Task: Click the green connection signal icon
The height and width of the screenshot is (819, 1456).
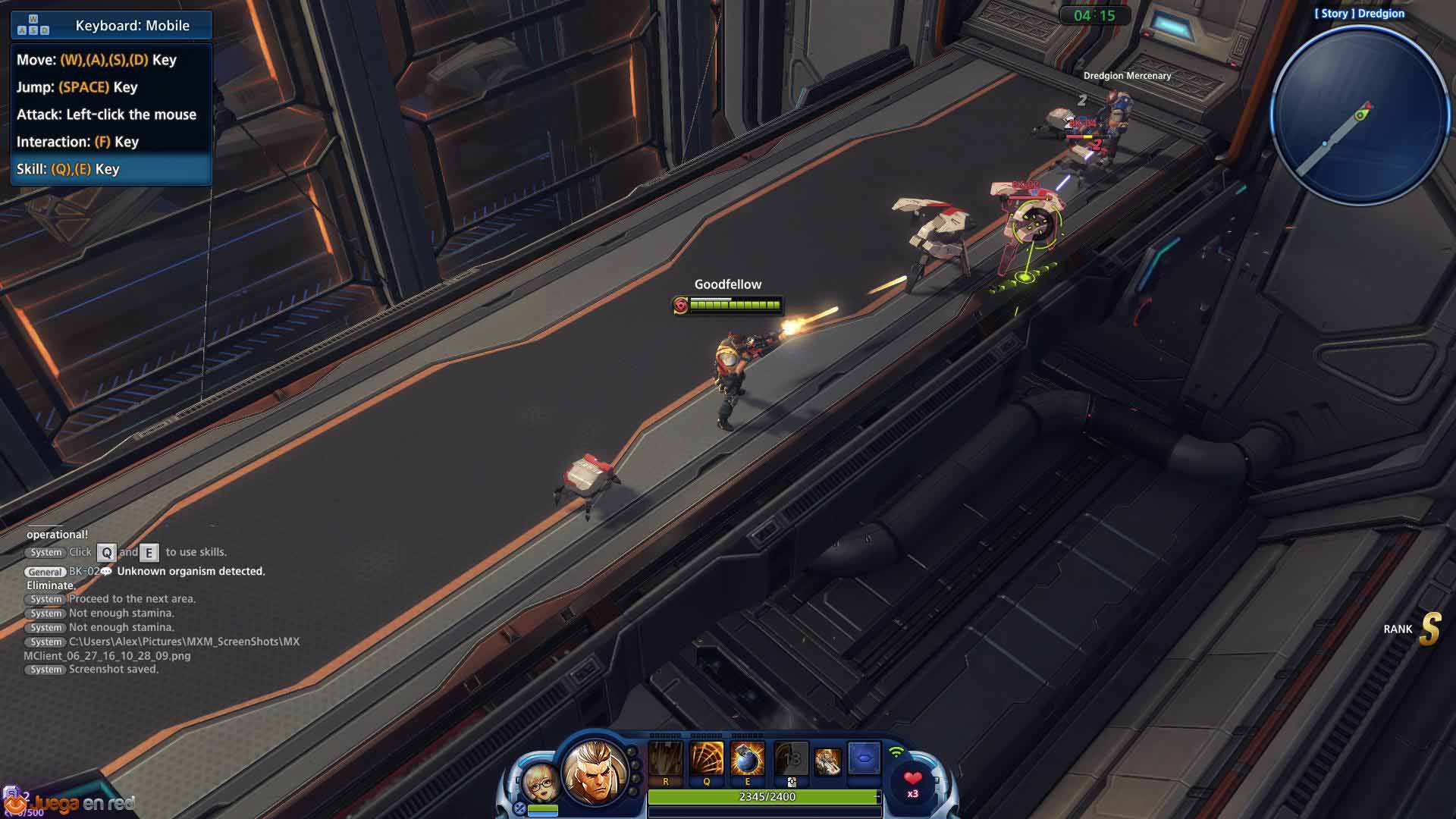Action: [896, 752]
